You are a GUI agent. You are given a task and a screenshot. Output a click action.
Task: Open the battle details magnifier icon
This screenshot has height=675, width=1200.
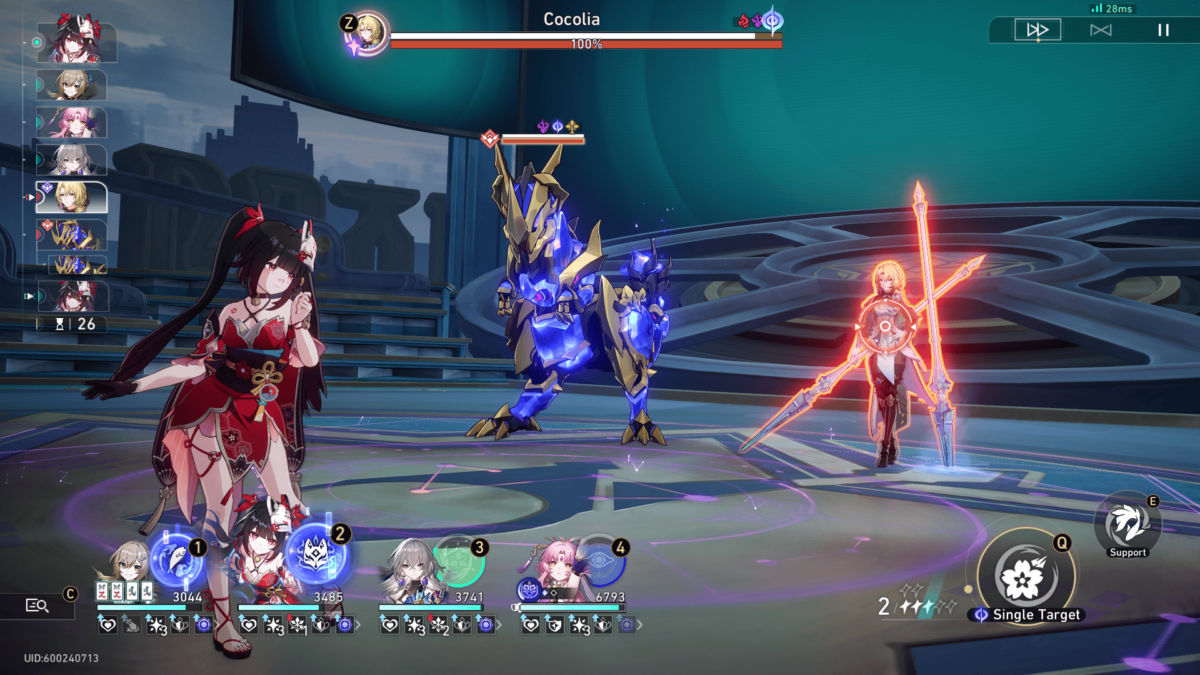point(37,605)
